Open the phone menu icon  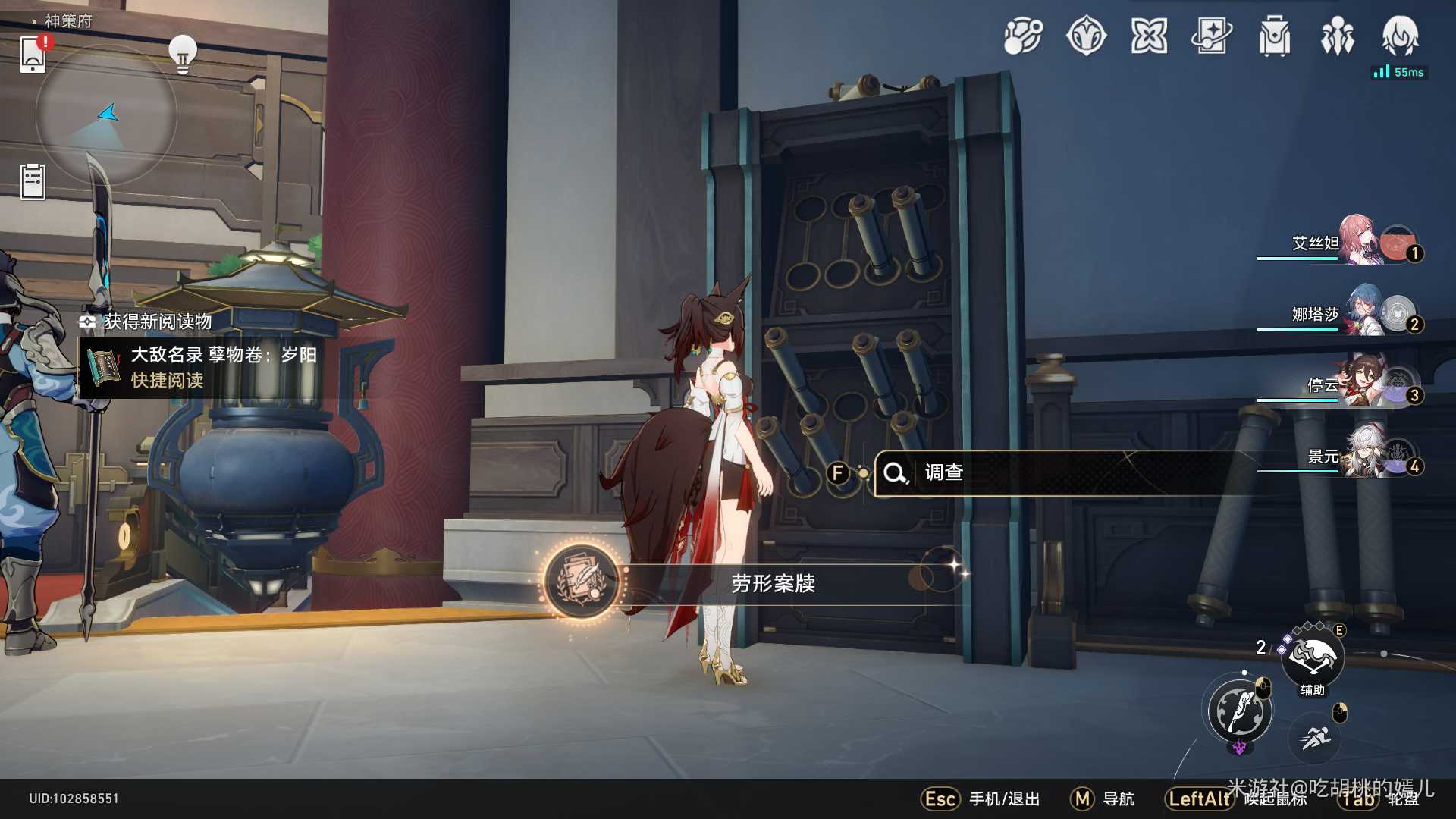tap(33, 55)
